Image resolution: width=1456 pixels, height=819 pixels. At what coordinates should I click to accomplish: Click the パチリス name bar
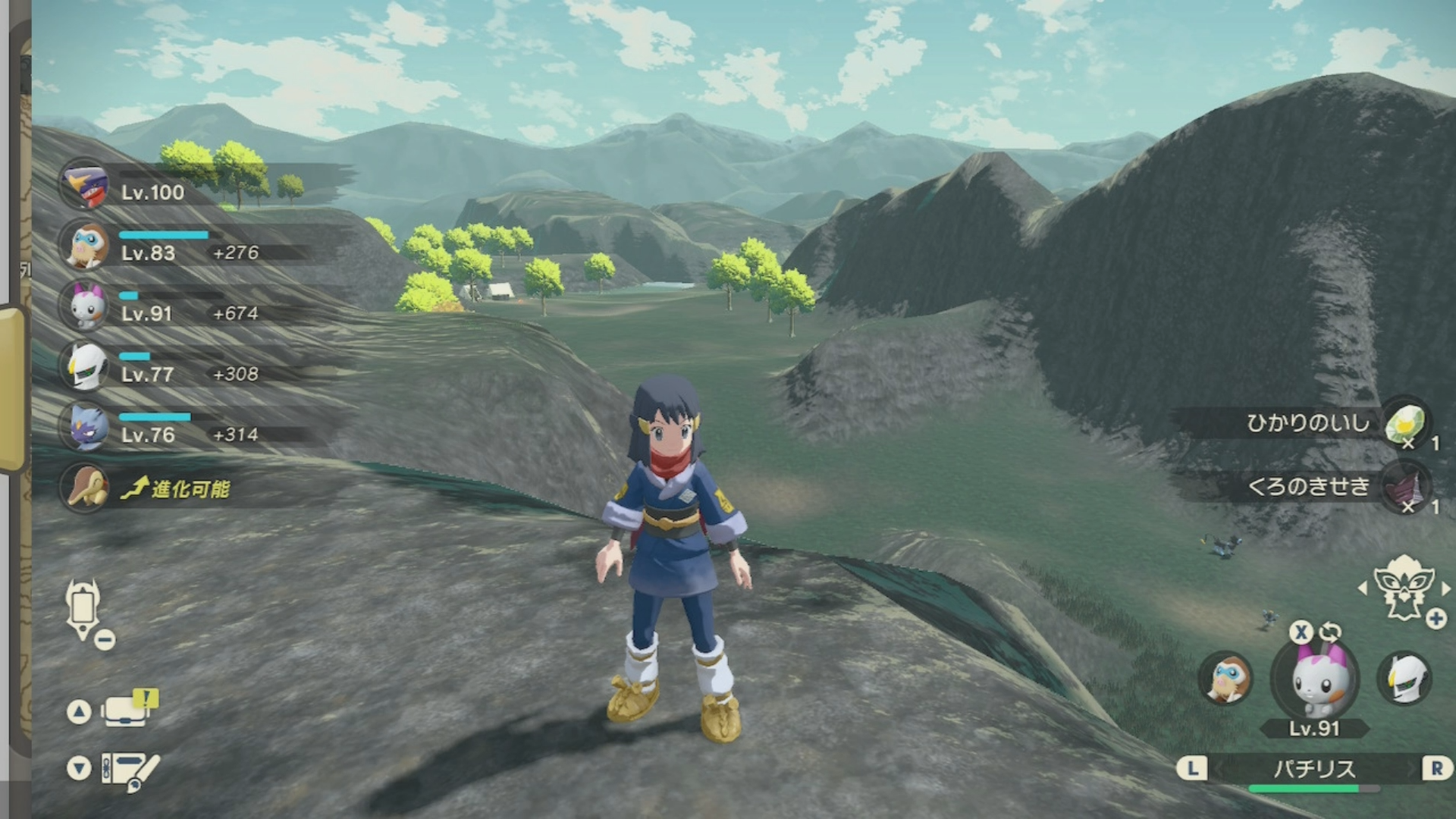point(1313,769)
